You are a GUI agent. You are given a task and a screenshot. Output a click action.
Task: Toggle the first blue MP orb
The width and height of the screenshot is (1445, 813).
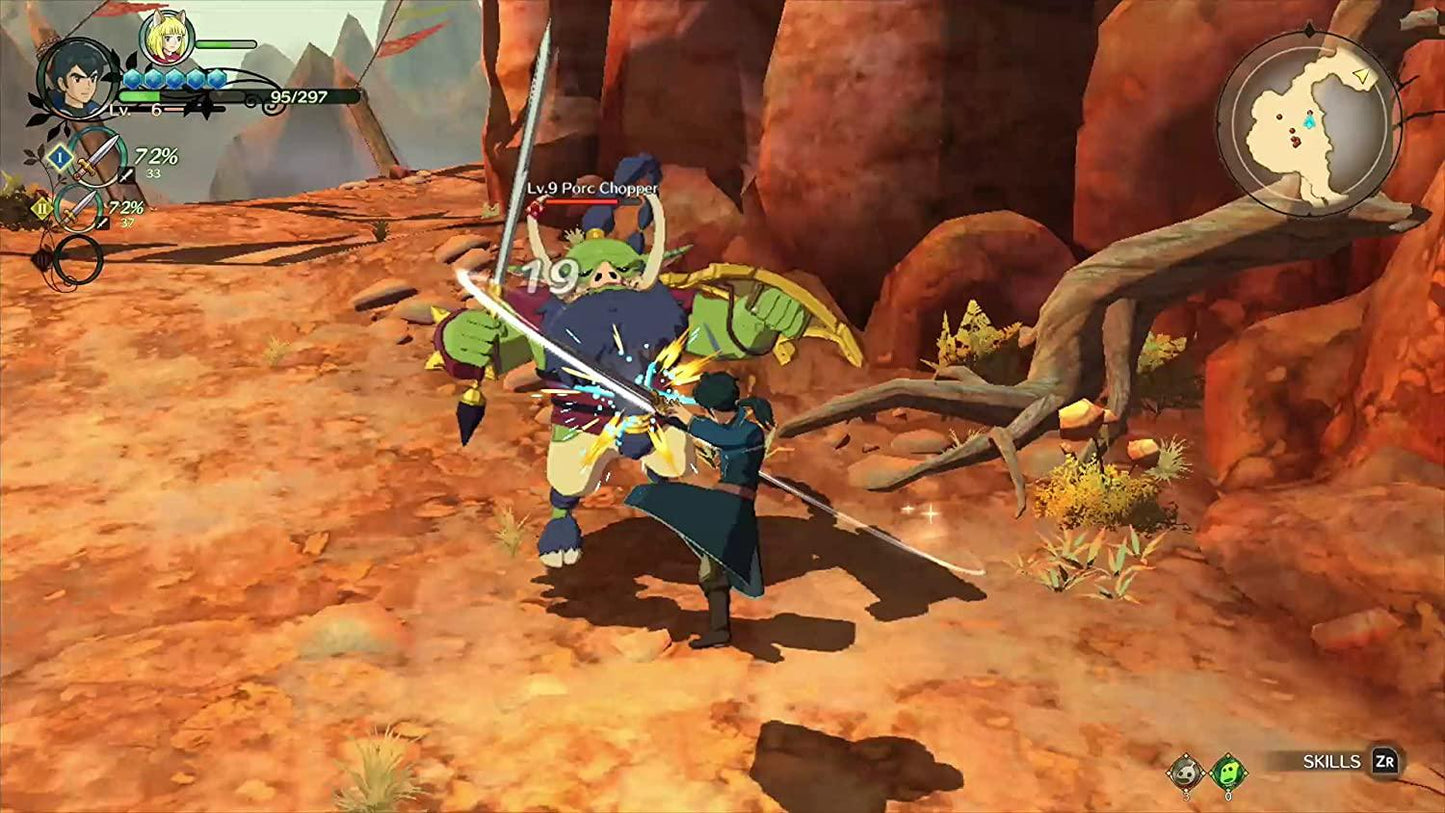click(x=131, y=78)
